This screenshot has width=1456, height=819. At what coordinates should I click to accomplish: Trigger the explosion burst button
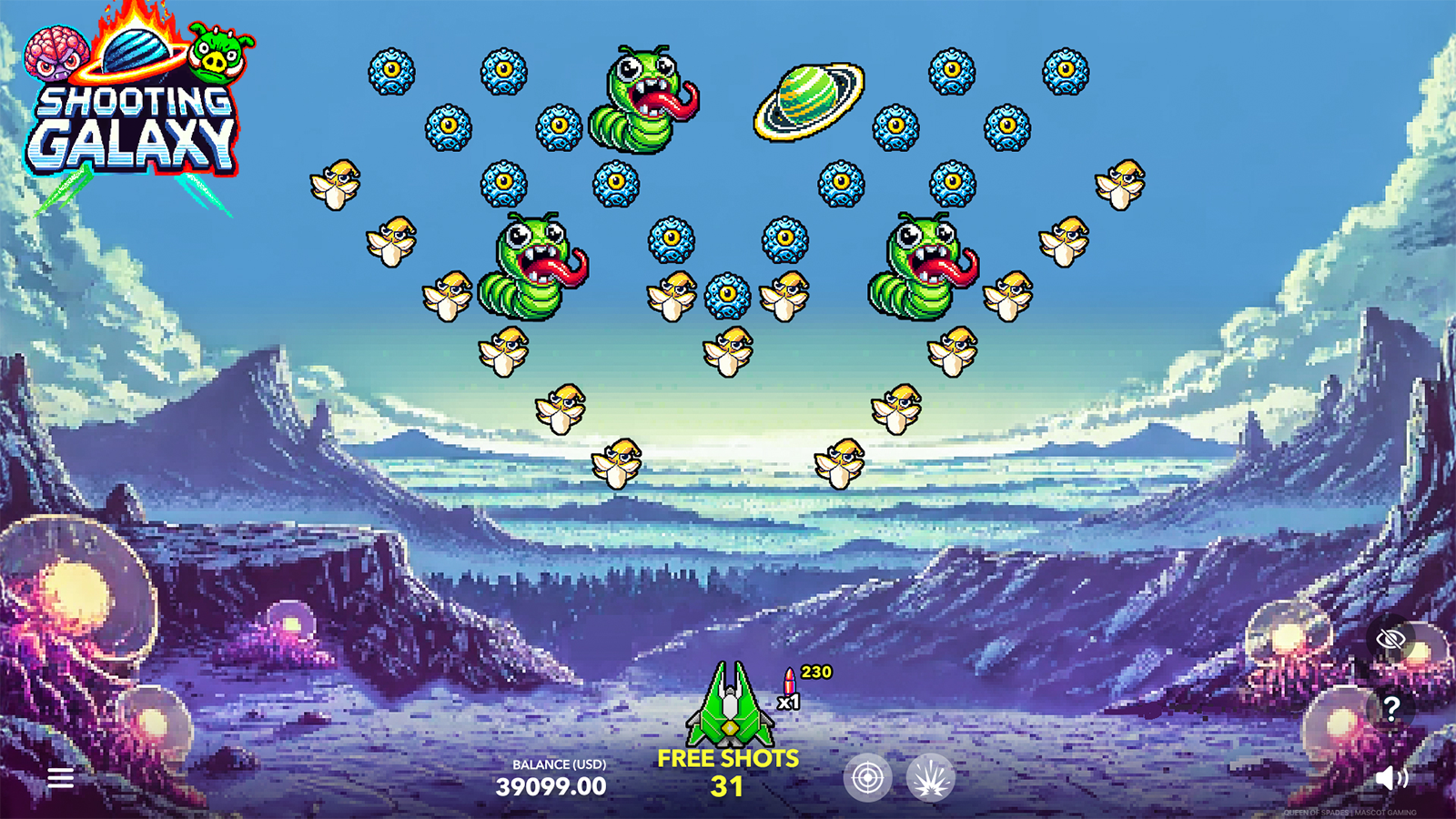coord(930,778)
